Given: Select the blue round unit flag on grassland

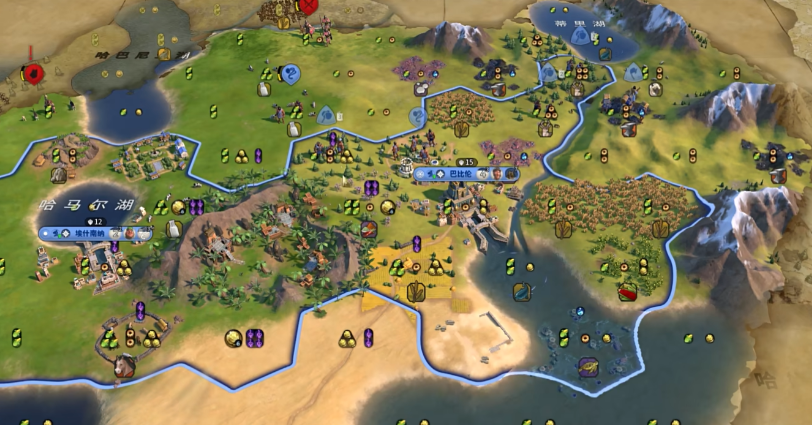Looking at the screenshot, I should [290, 73].
